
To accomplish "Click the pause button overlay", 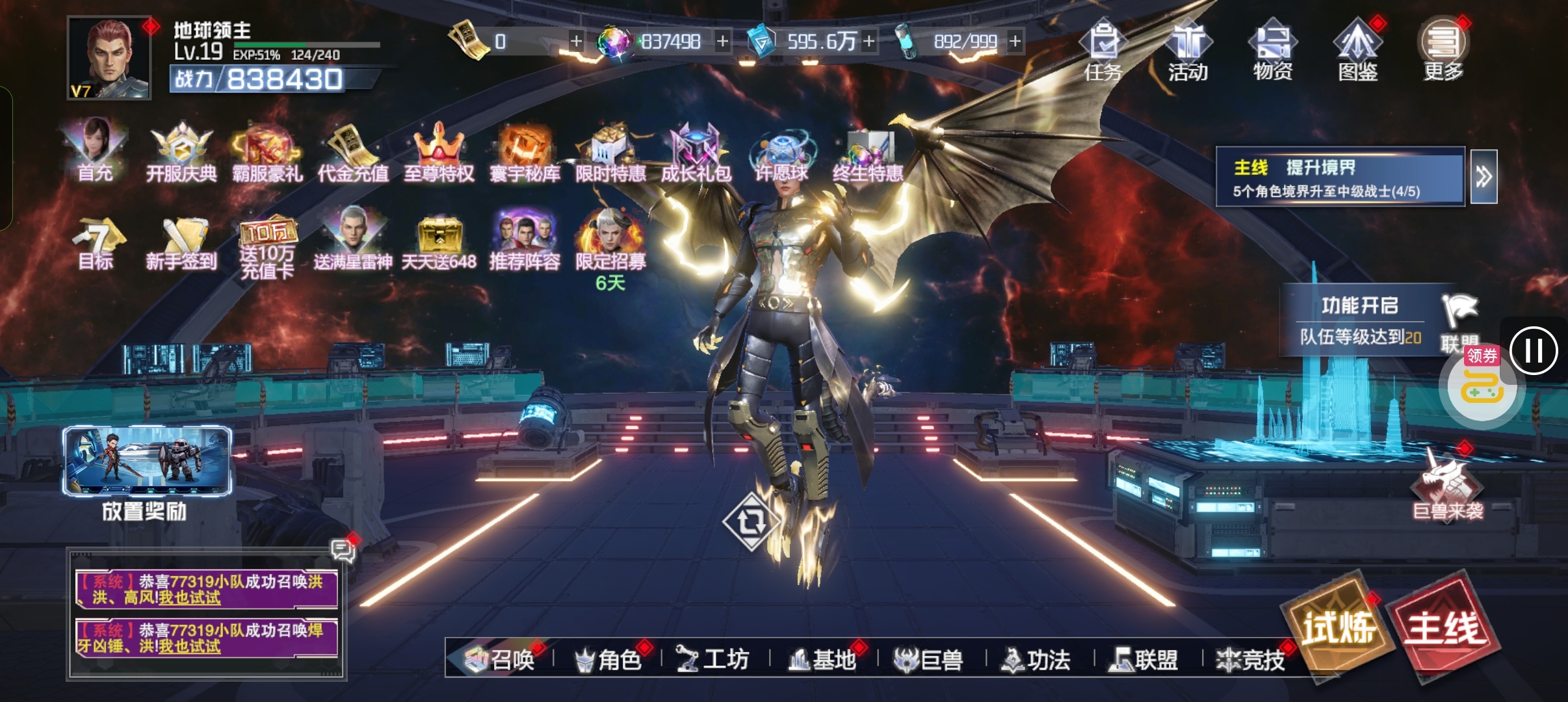I will click(x=1534, y=351).
